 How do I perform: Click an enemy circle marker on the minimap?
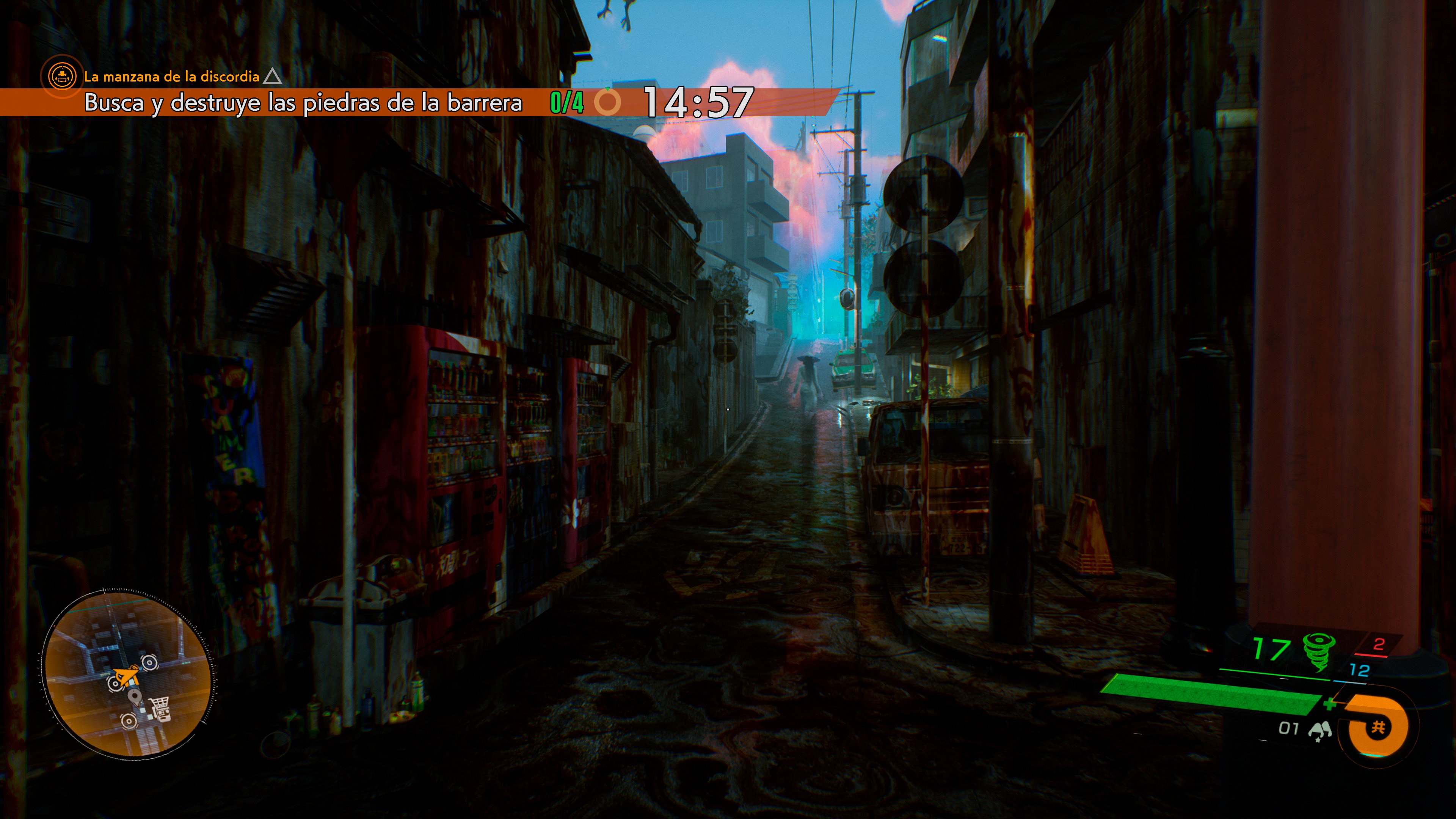[x=149, y=662]
